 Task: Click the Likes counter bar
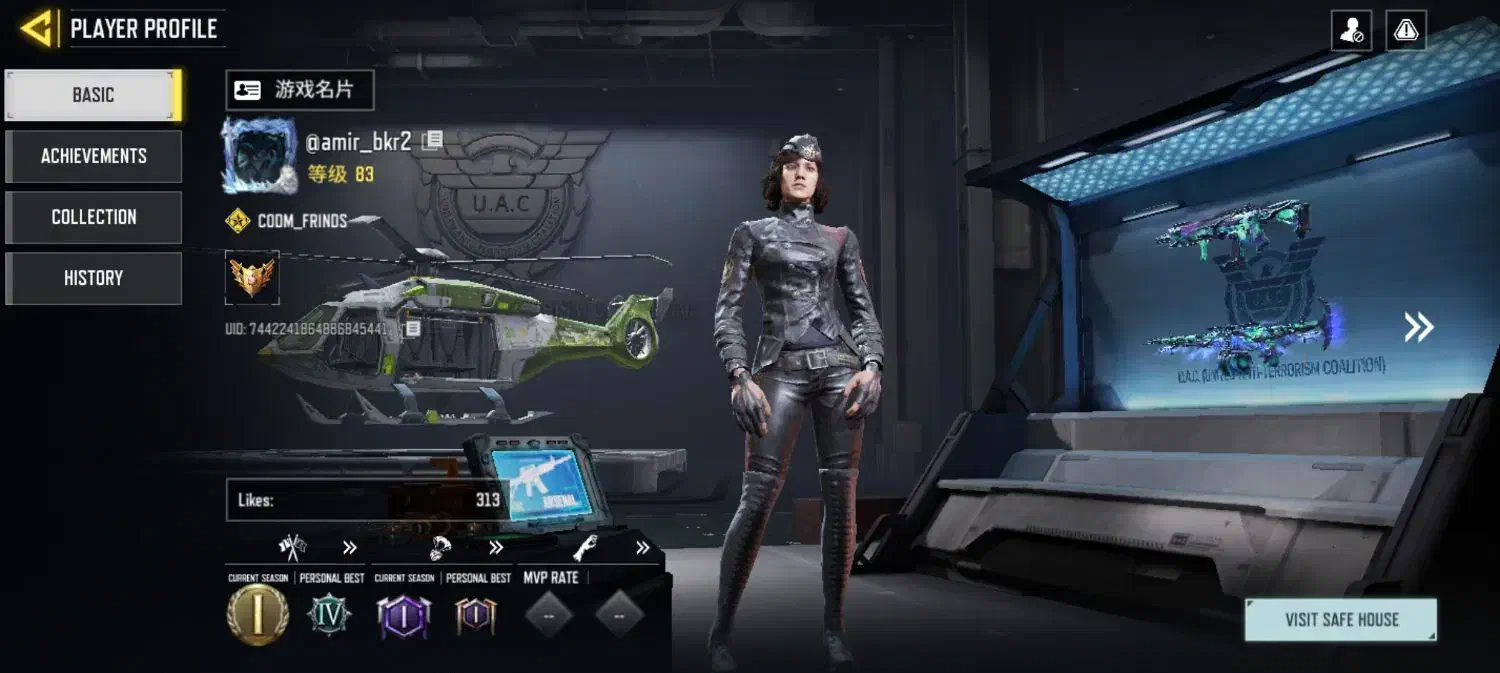coord(368,500)
